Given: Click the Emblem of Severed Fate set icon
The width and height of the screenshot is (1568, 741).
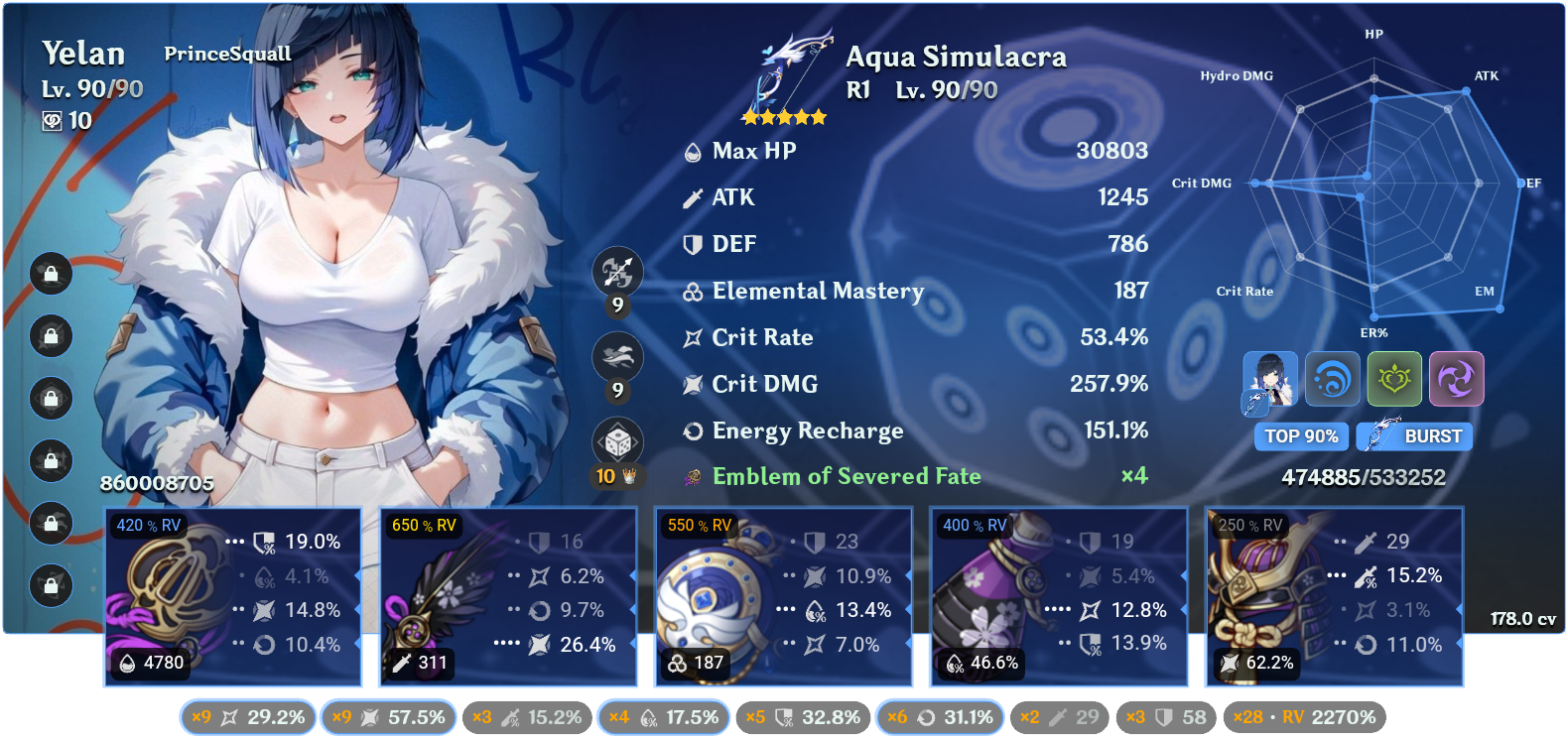Looking at the screenshot, I should pyautogui.click(x=692, y=476).
